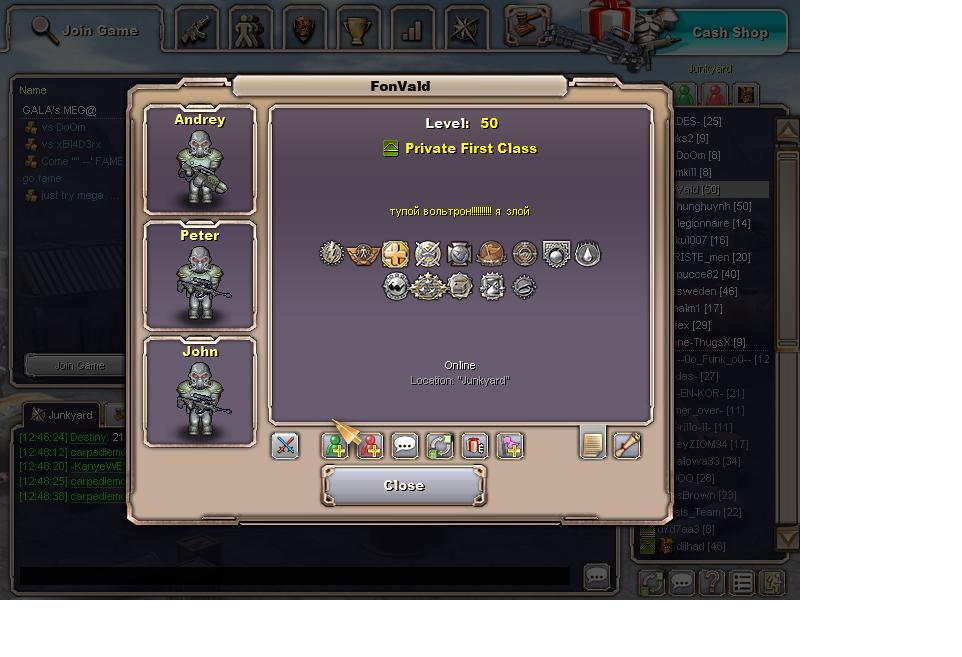Click the lightning bolt medal
The height and width of the screenshot is (657, 962).
pyautogui.click(x=331, y=254)
